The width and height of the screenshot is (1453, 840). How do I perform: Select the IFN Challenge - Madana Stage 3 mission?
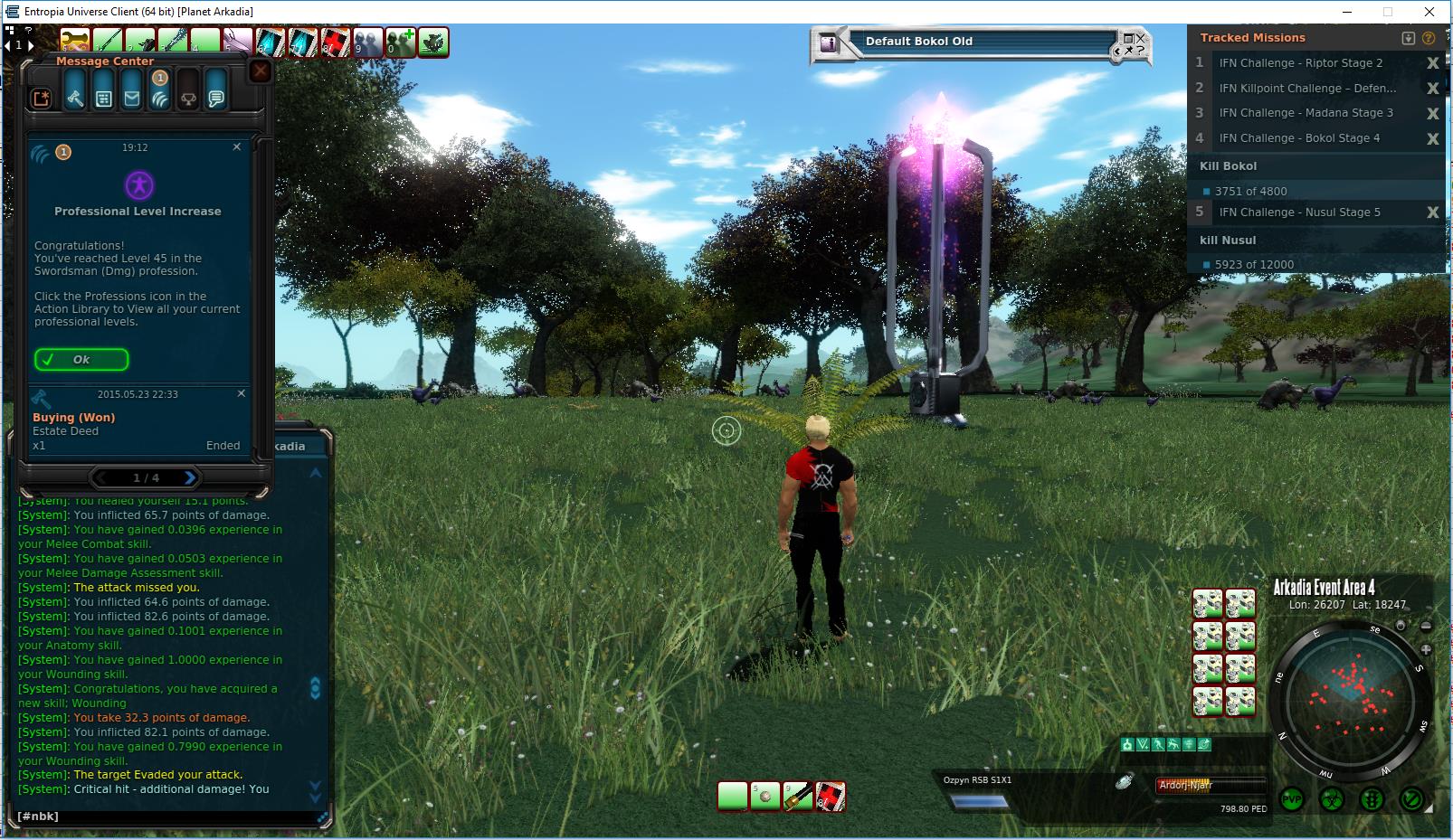(x=1306, y=113)
